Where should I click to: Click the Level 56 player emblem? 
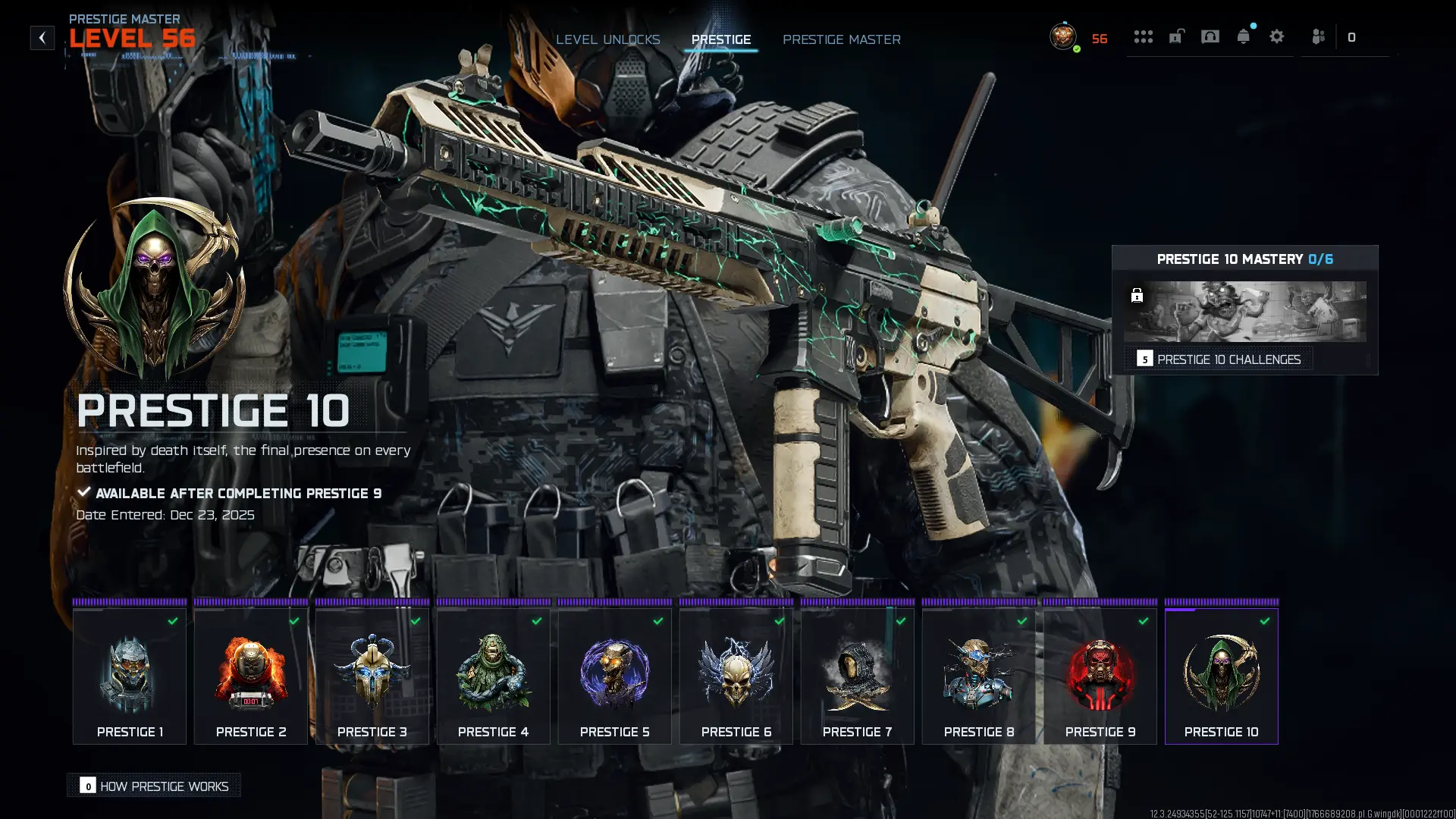1062,36
